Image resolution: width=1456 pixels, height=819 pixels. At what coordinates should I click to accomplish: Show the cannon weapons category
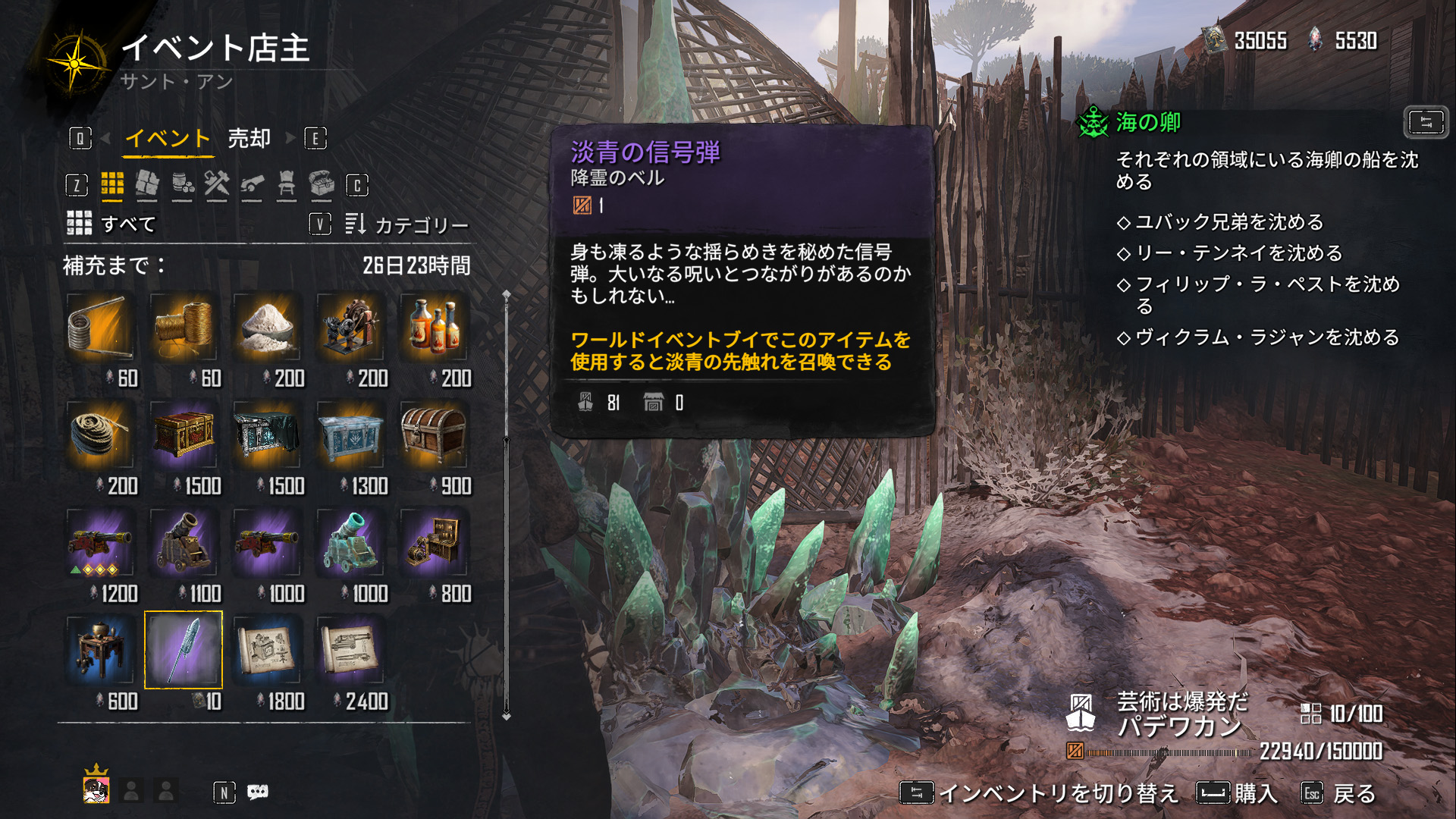[x=252, y=184]
